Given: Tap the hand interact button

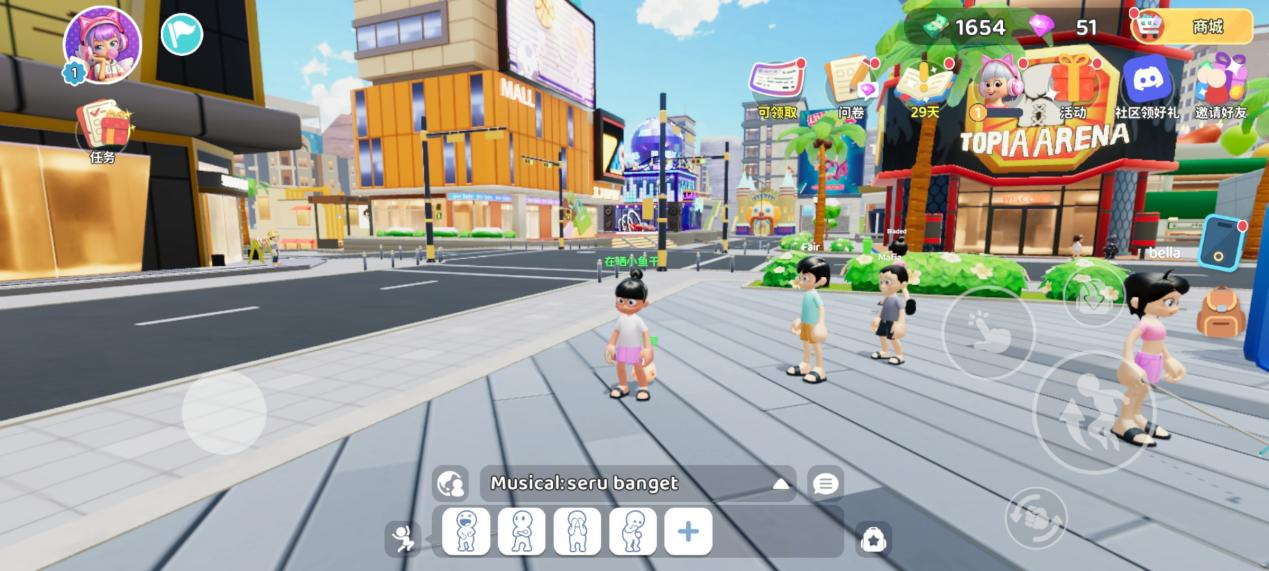Looking at the screenshot, I should [988, 332].
